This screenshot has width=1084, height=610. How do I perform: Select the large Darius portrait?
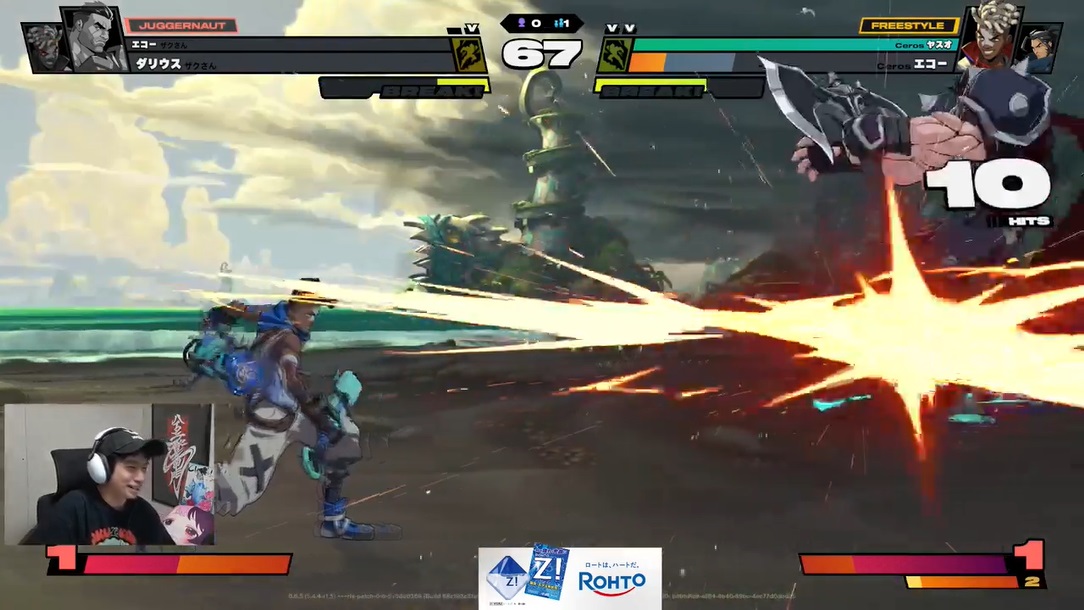[92, 38]
